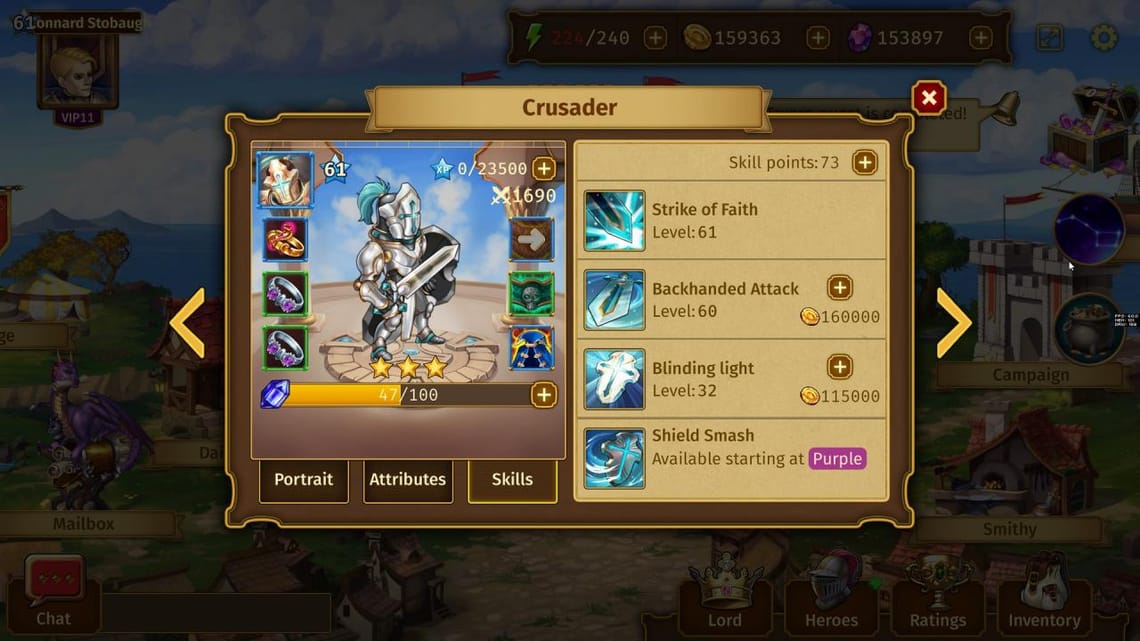
Task: Close the Crusader hero window
Action: (928, 98)
